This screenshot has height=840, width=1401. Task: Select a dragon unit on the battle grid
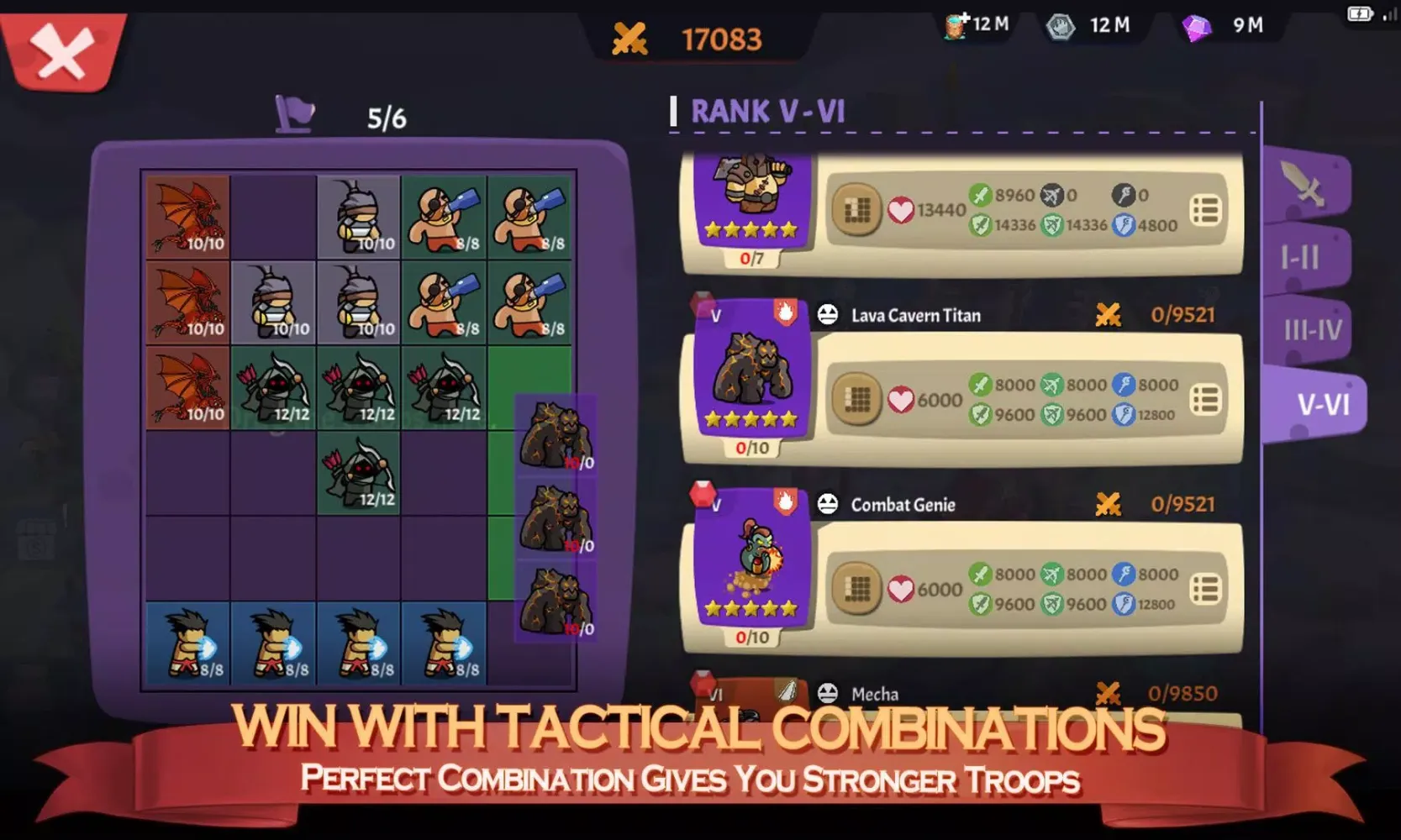pyautogui.click(x=187, y=217)
